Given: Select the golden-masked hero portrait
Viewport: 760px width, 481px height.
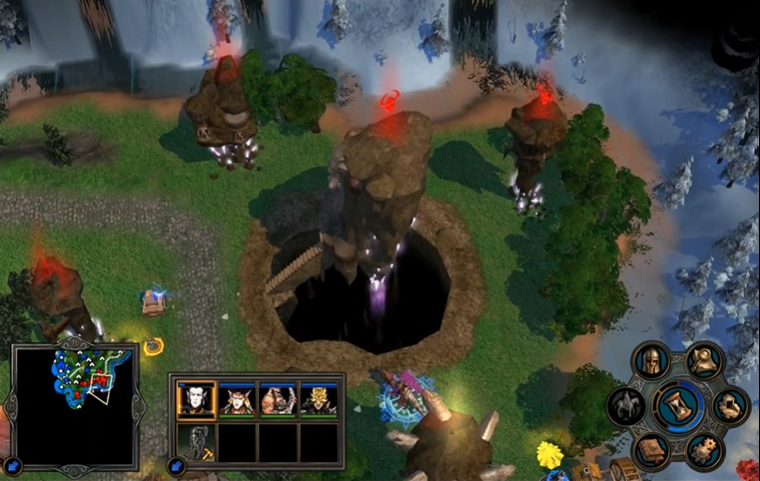Looking at the screenshot, I should coord(318,400).
